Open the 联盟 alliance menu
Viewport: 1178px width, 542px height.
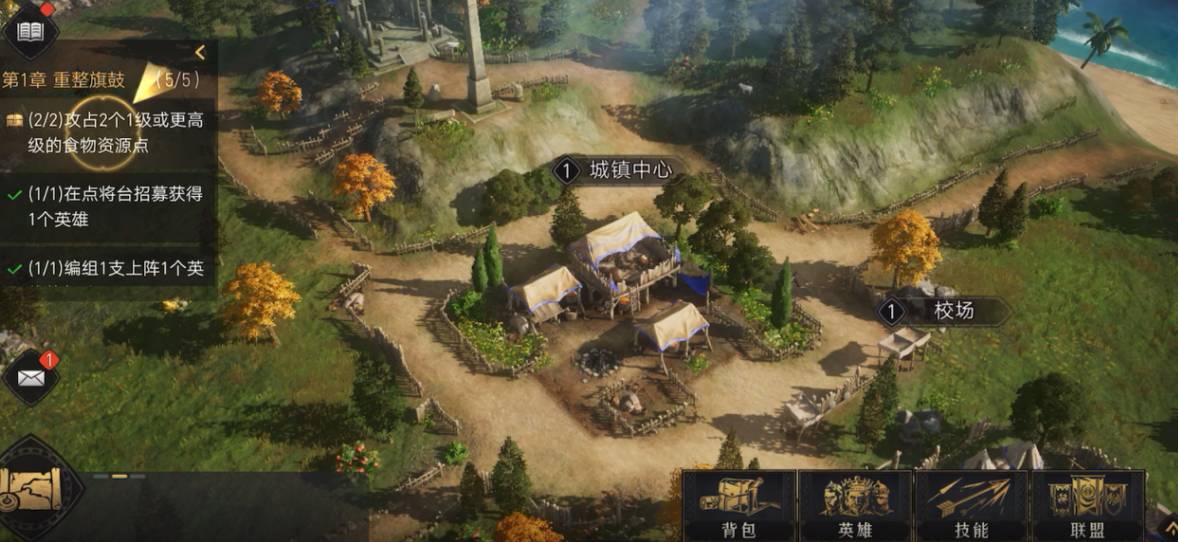pos(1087,506)
